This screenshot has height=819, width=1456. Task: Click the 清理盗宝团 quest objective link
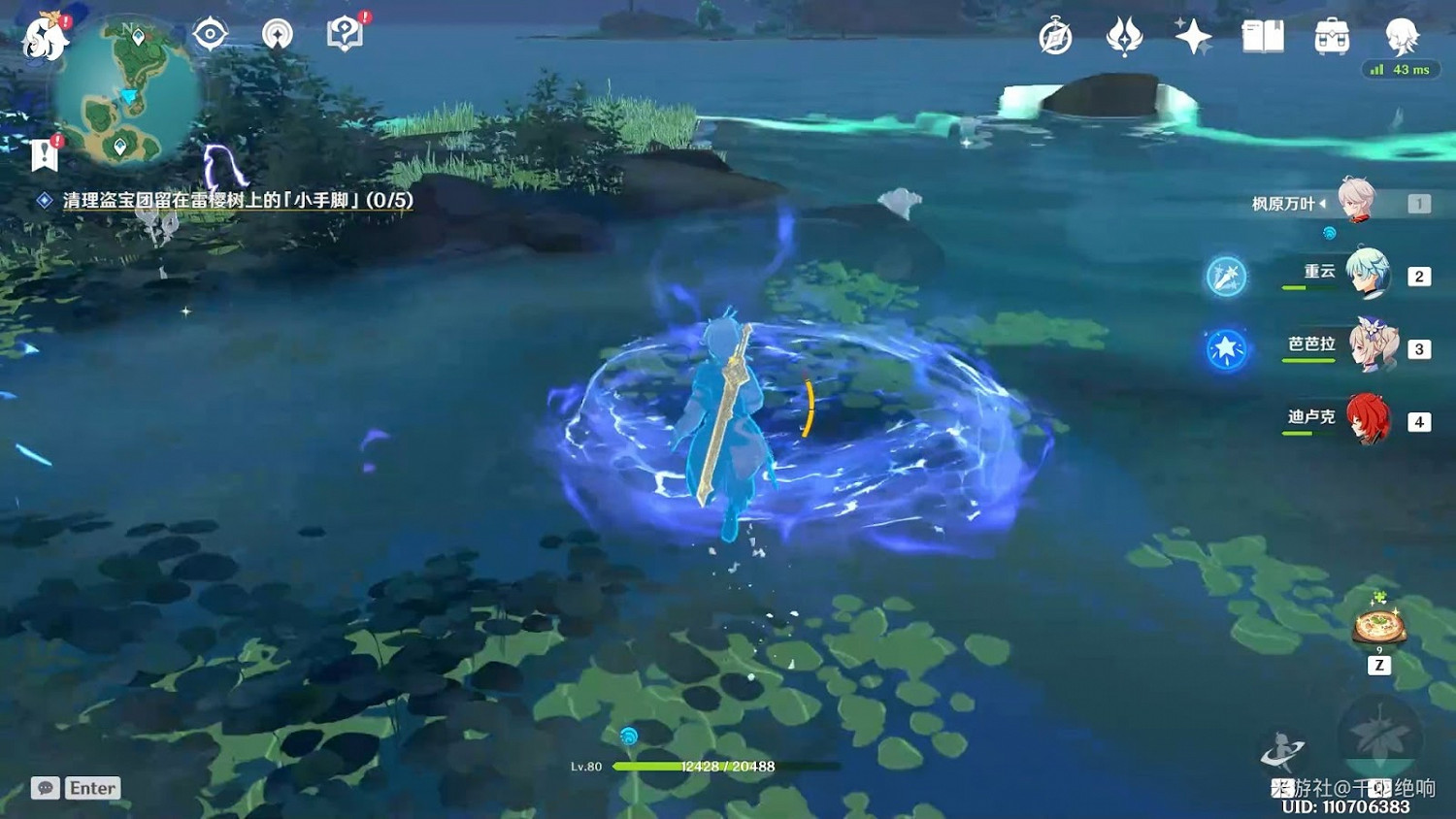[223, 202]
